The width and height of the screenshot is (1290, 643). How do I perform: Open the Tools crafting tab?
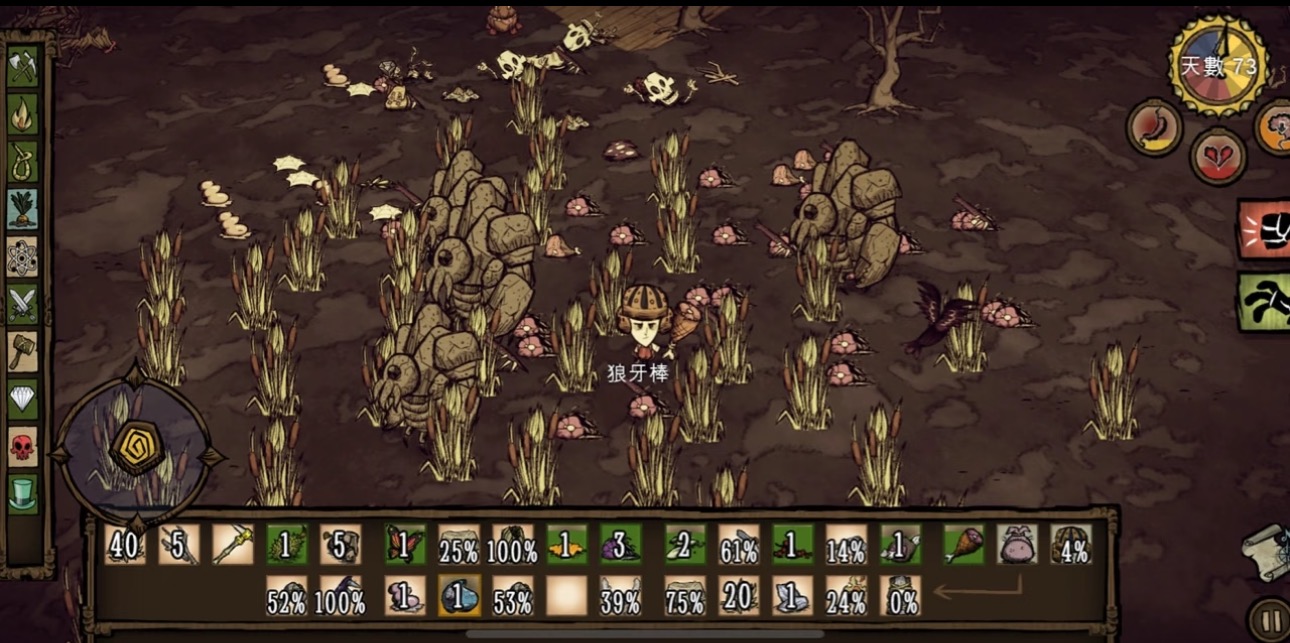tap(23, 66)
